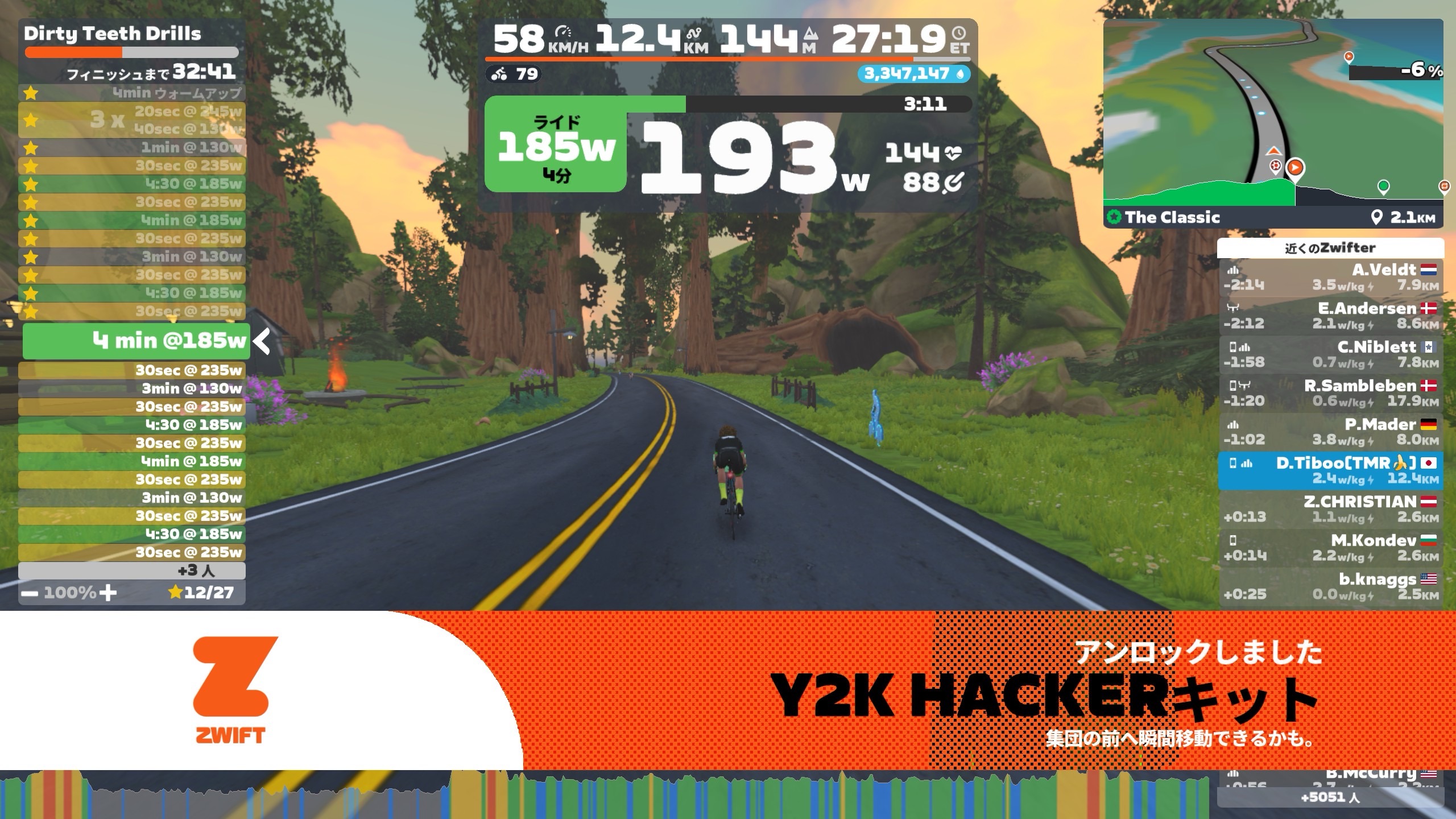Screen dimensions: 1456x819
Task: Open the minimap view
Action: click(1273, 114)
